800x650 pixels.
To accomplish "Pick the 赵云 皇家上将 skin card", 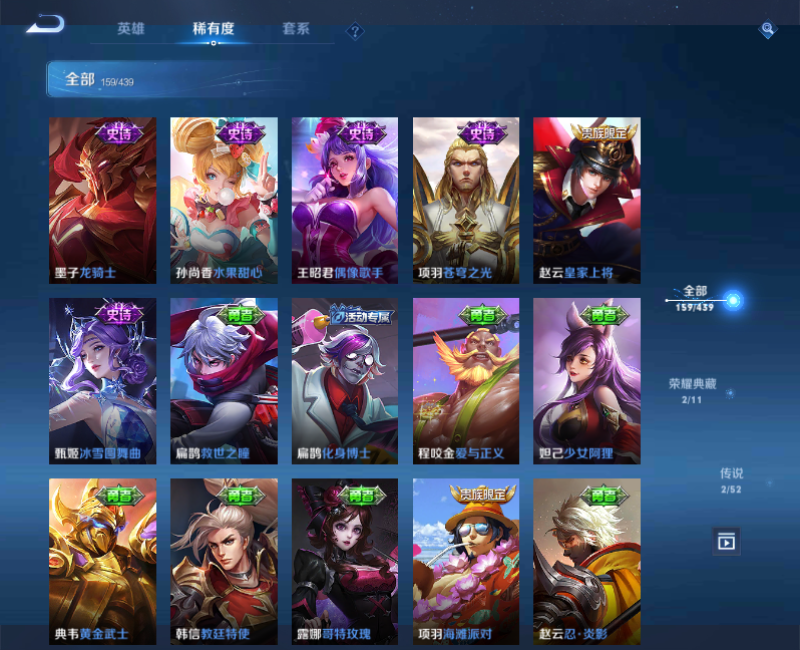I will click(x=587, y=200).
